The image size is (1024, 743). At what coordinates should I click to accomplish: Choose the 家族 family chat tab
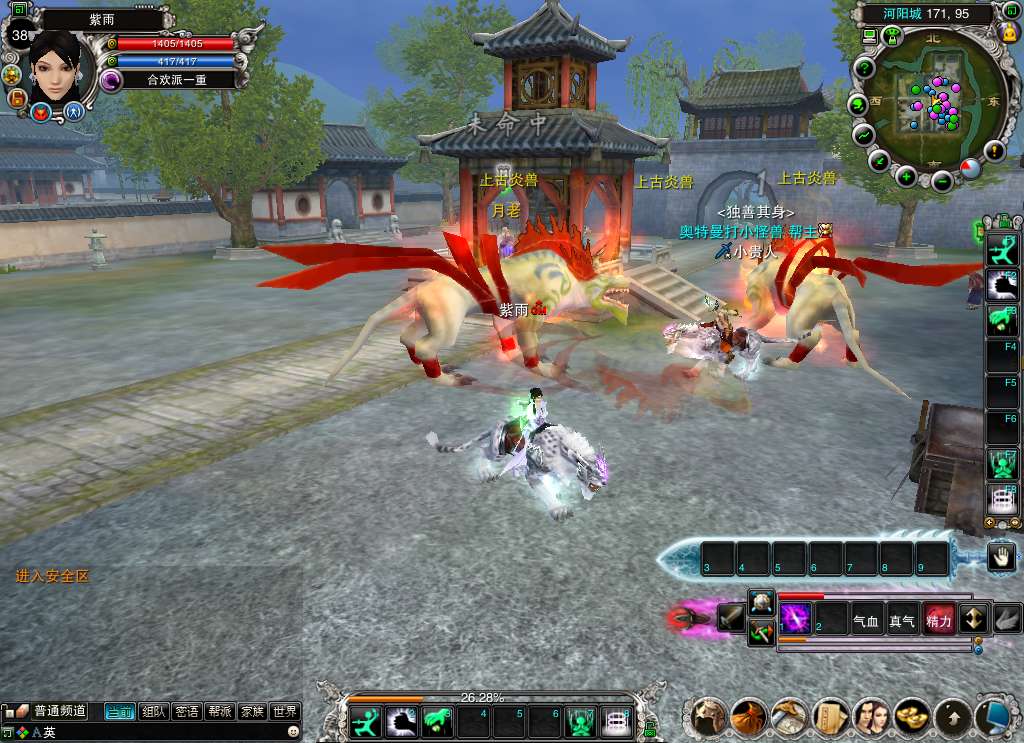pos(252,712)
